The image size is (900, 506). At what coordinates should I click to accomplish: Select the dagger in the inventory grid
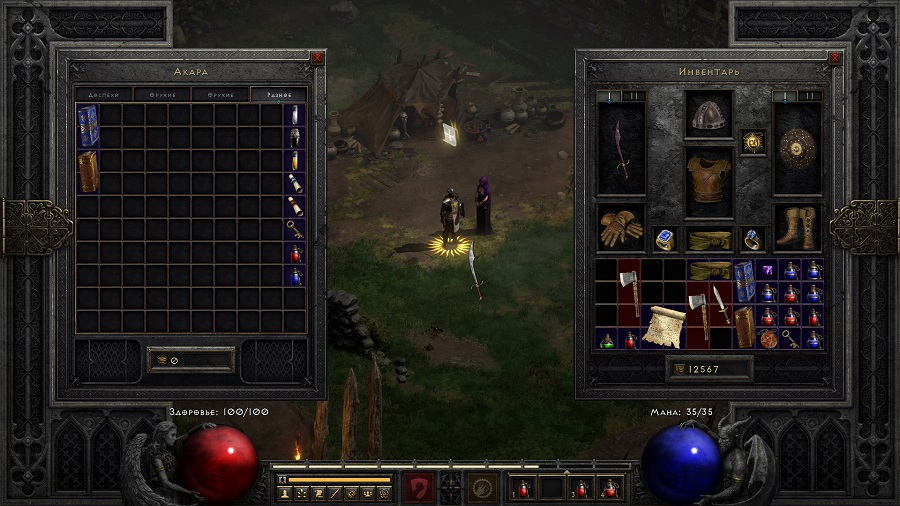point(718,303)
